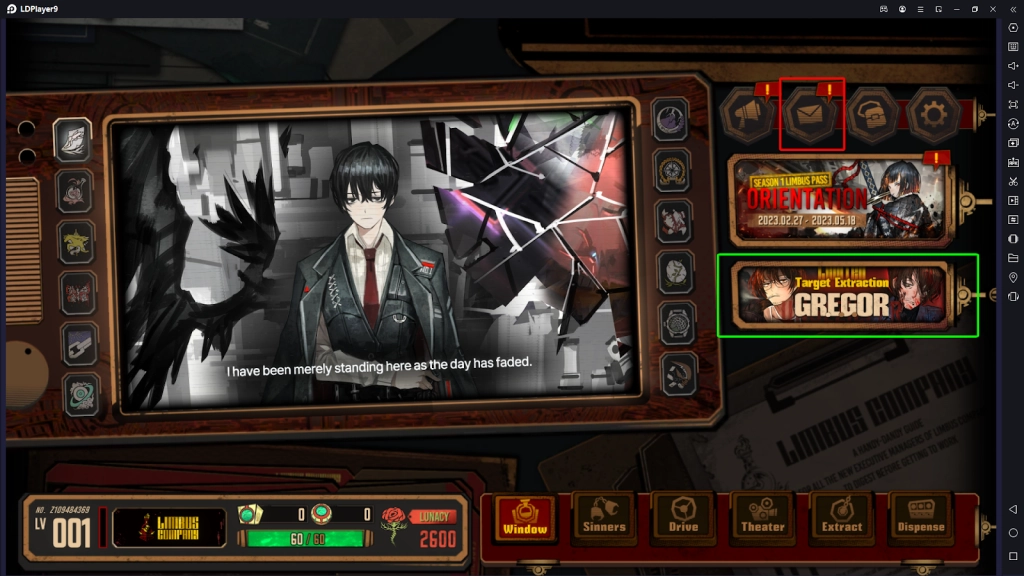Open the Theater tab
This screenshot has width=1024, height=576.
tap(762, 517)
